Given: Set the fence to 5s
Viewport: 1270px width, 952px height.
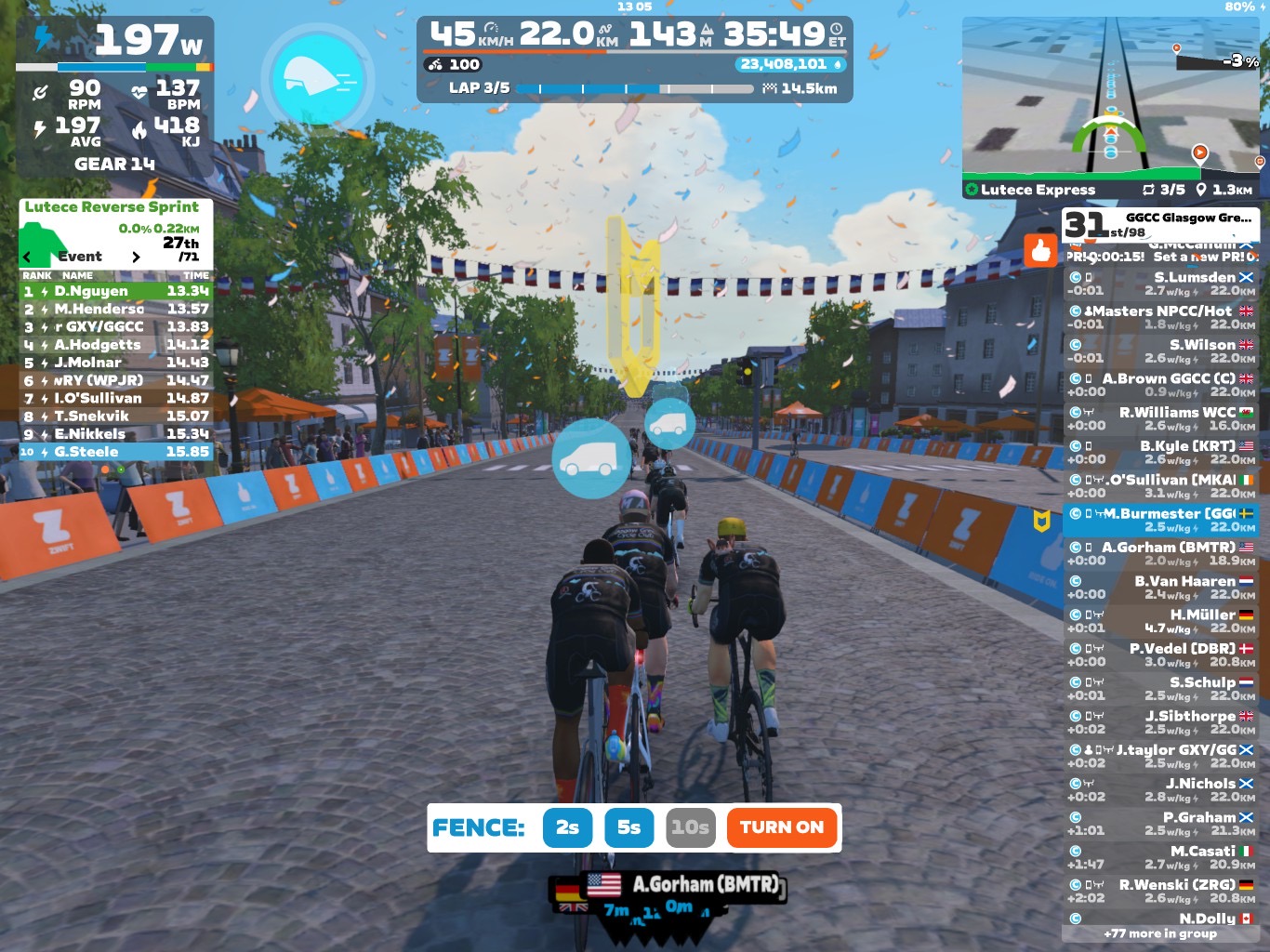Looking at the screenshot, I should pyautogui.click(x=628, y=827).
